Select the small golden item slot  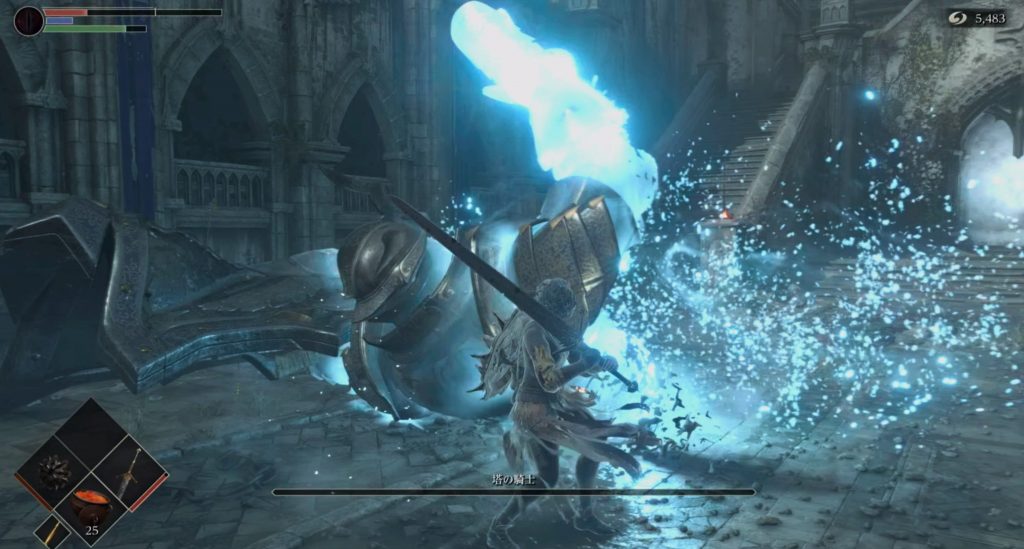click(x=52, y=532)
